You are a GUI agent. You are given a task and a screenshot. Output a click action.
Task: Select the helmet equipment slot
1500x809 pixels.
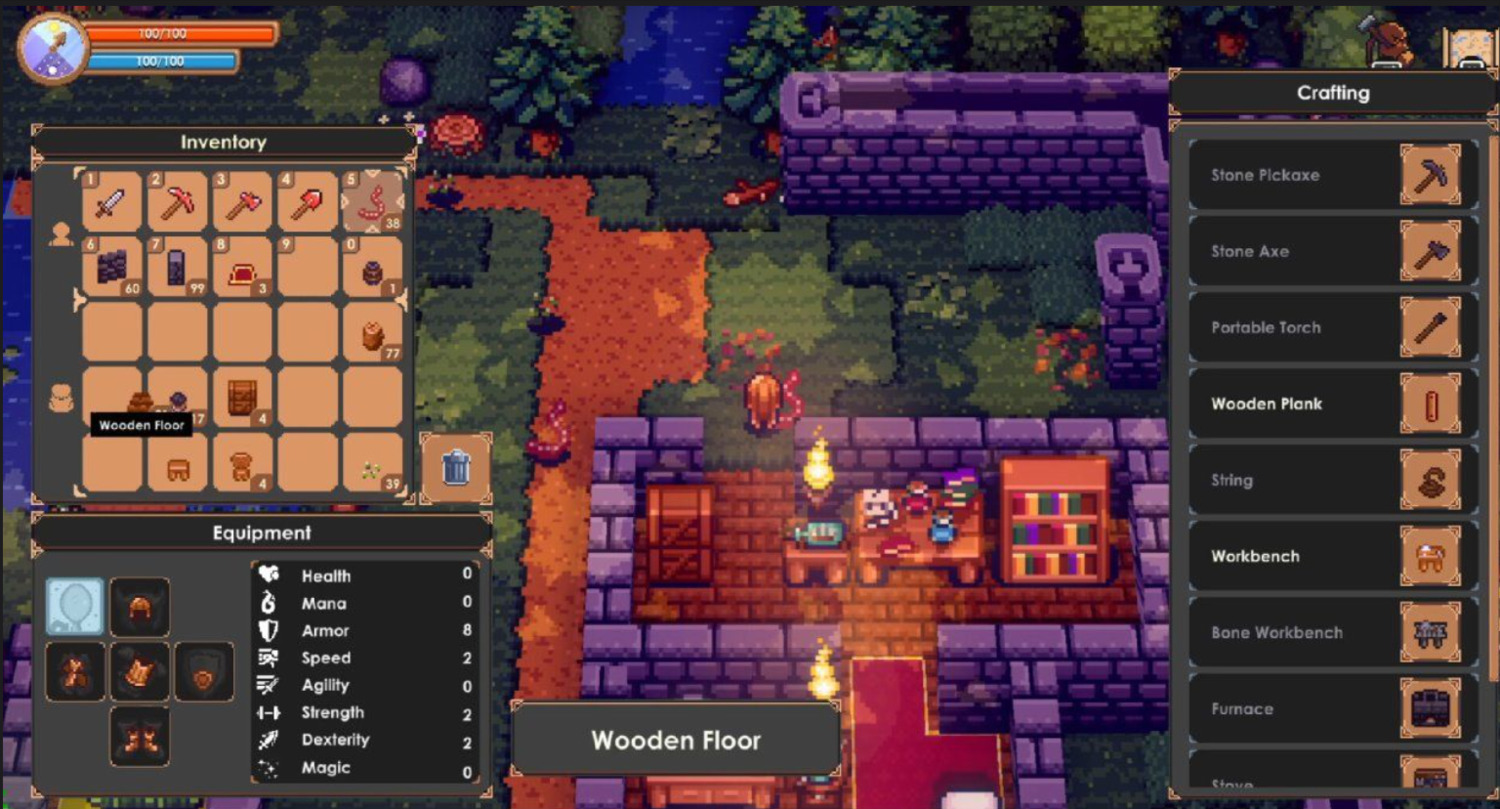click(139, 606)
